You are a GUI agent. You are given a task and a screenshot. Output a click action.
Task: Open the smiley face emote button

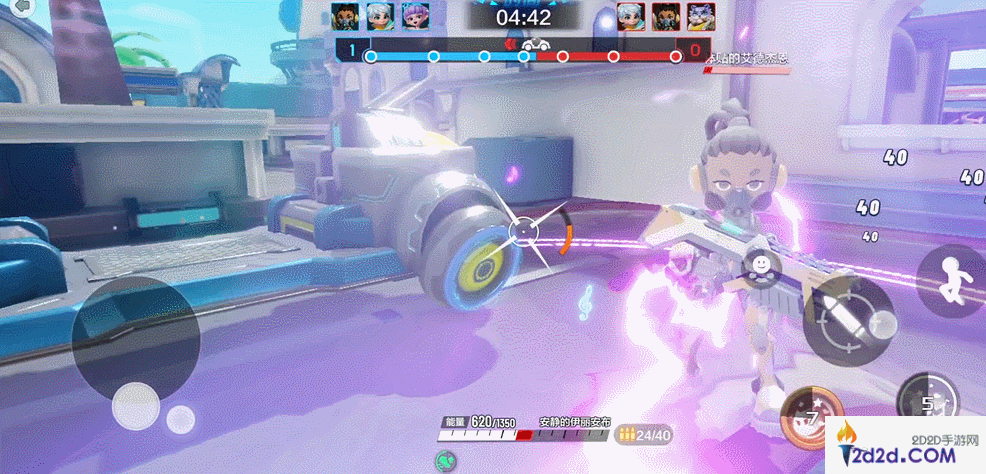click(762, 264)
